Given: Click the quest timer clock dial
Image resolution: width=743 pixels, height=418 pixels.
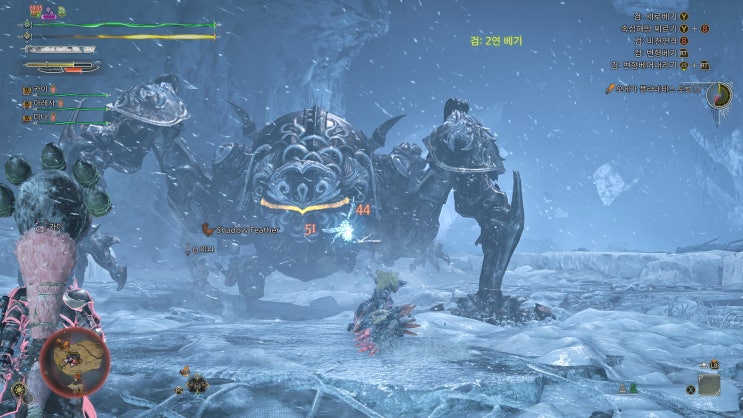Looking at the screenshot, I should click(719, 94).
